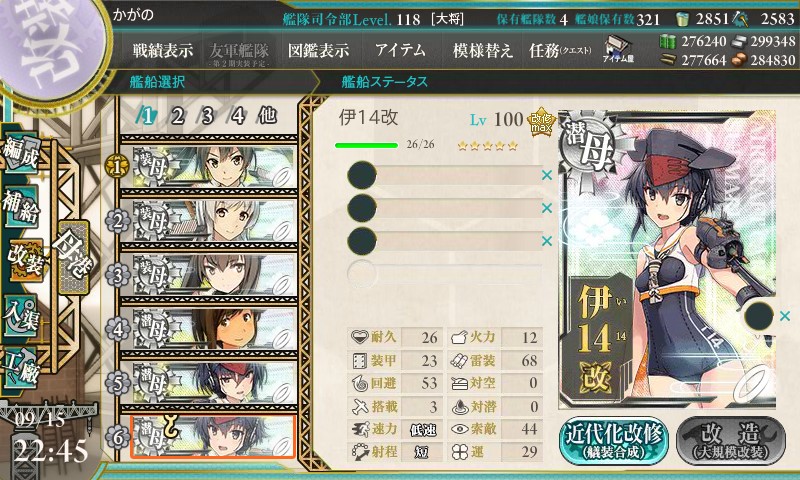The width and height of the screenshot is (800, 480).
Task: Show 他 other ships tab
Action: point(267,115)
